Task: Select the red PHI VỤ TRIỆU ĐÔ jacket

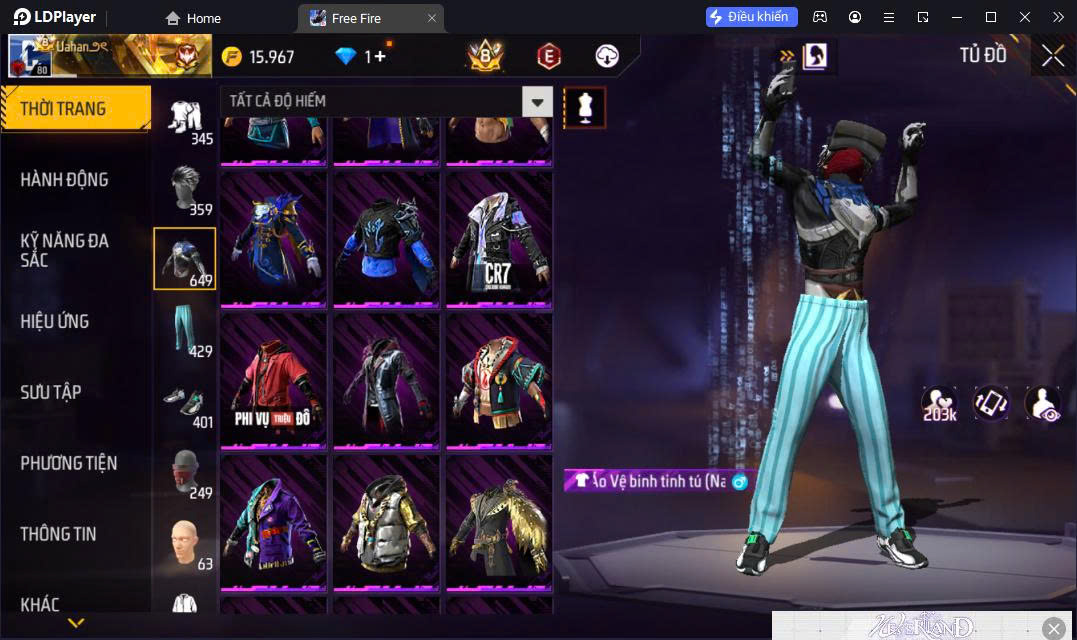Action: pyautogui.click(x=273, y=382)
